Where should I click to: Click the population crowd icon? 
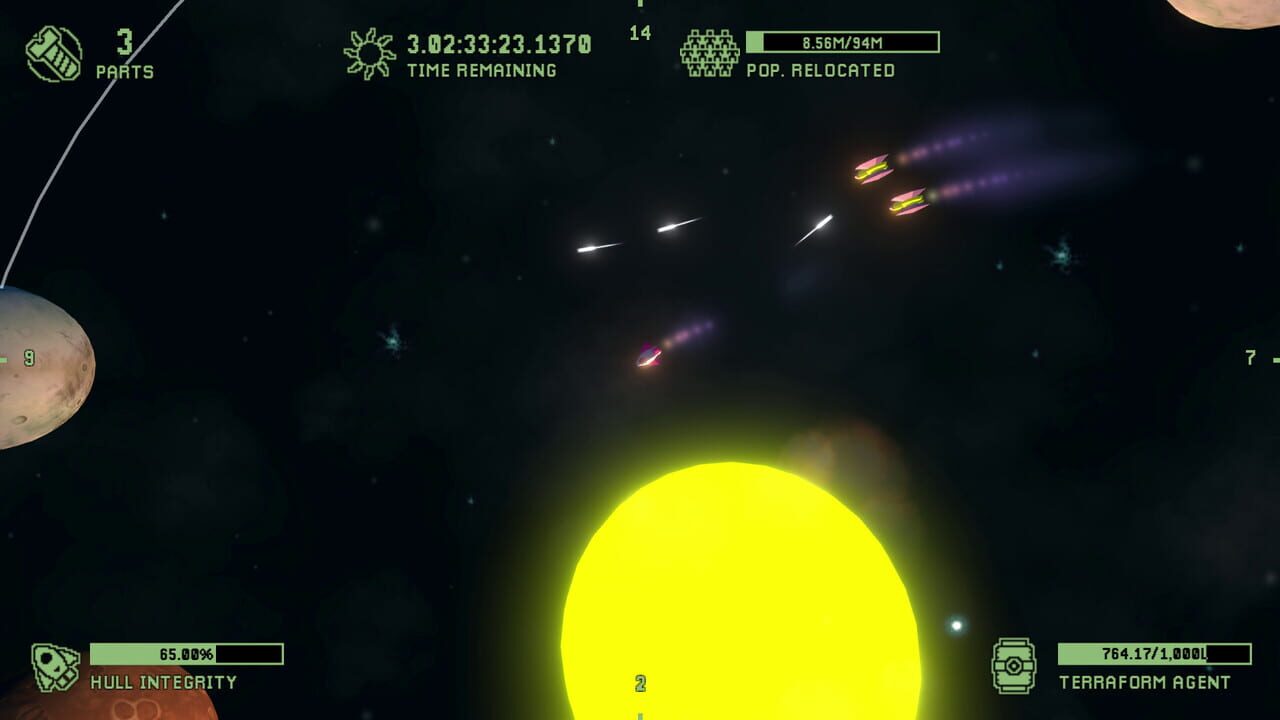709,53
